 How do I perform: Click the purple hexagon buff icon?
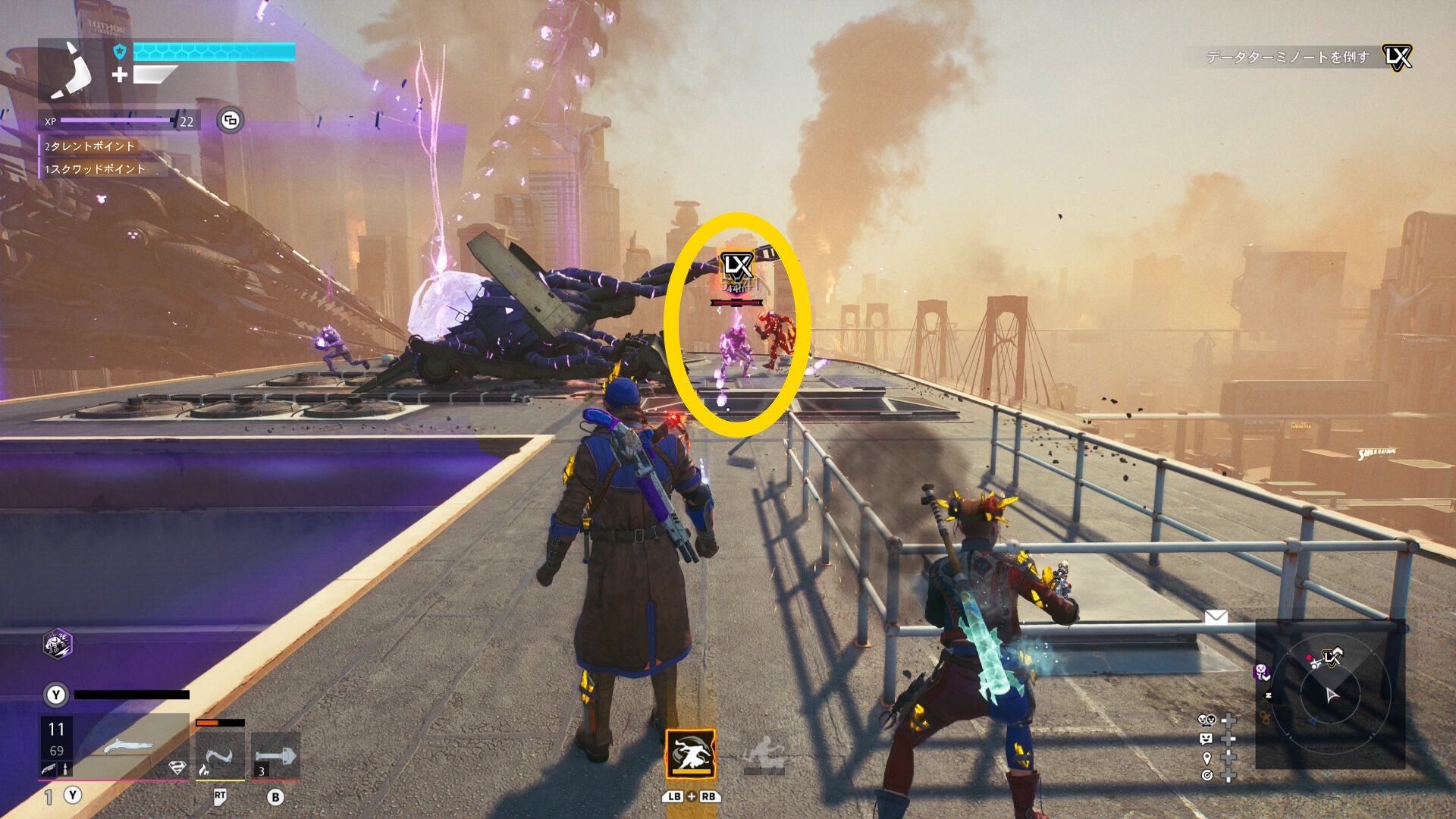point(57,644)
